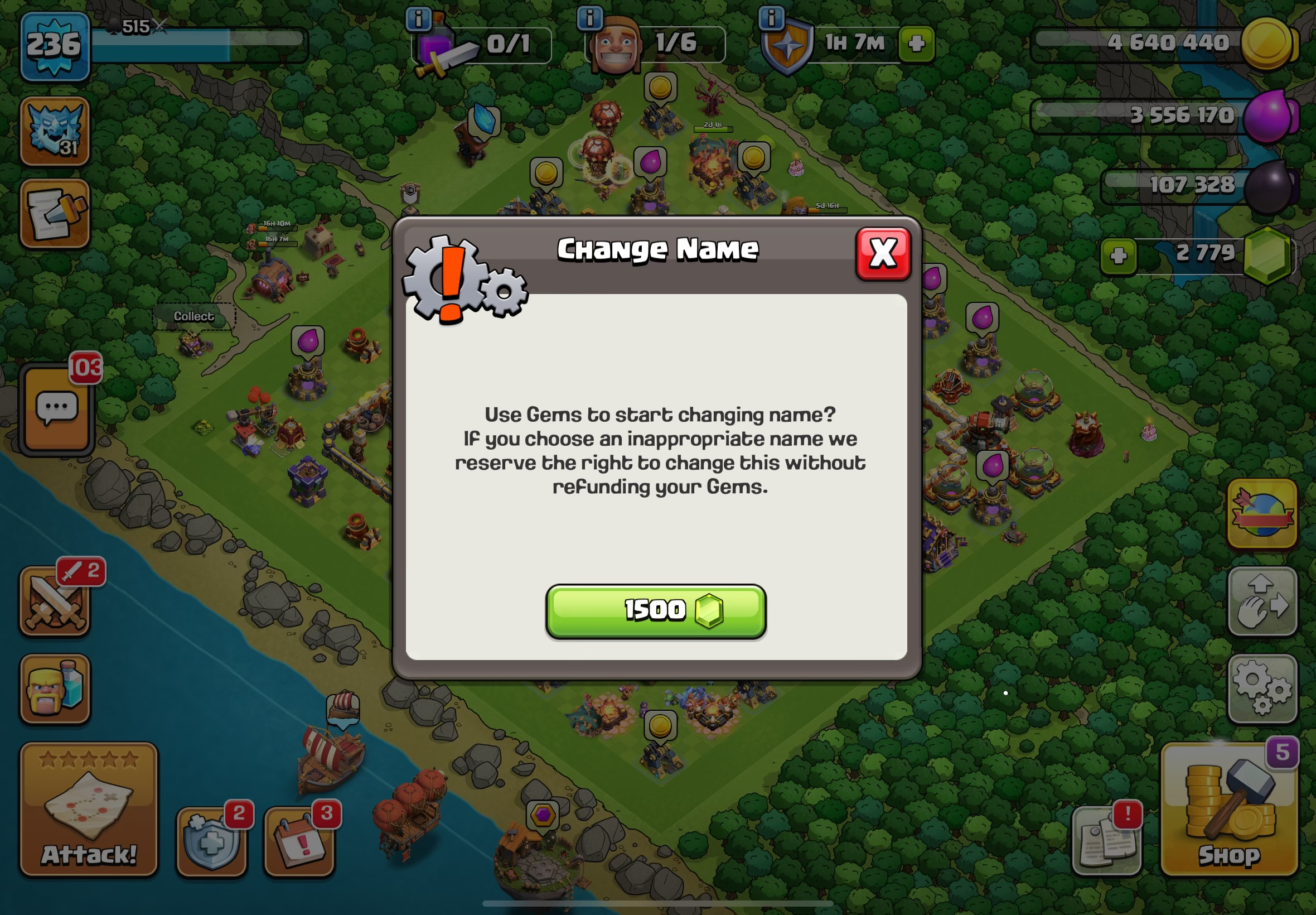This screenshot has width=1316, height=915.
Task: Open the league trophy badge showing 31
Action: (55, 132)
